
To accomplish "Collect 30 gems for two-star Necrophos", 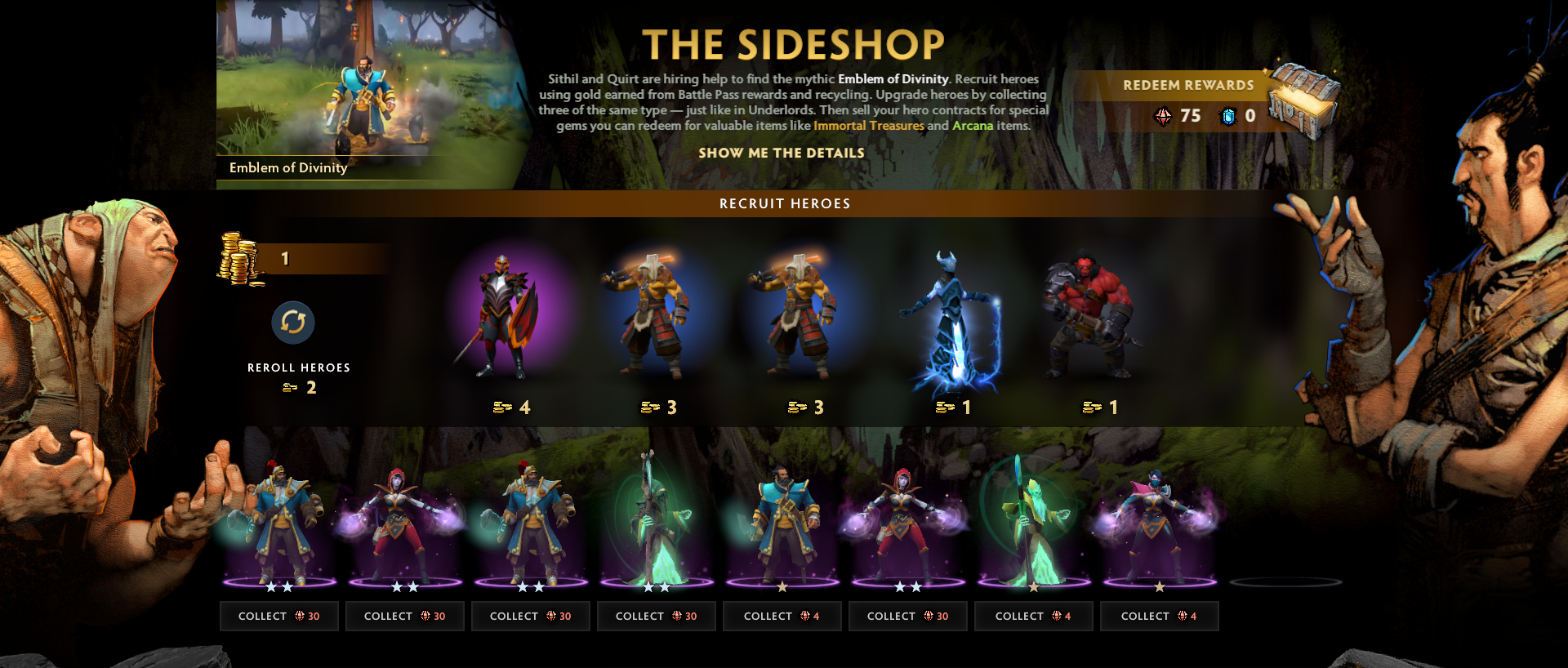I will [x=656, y=617].
